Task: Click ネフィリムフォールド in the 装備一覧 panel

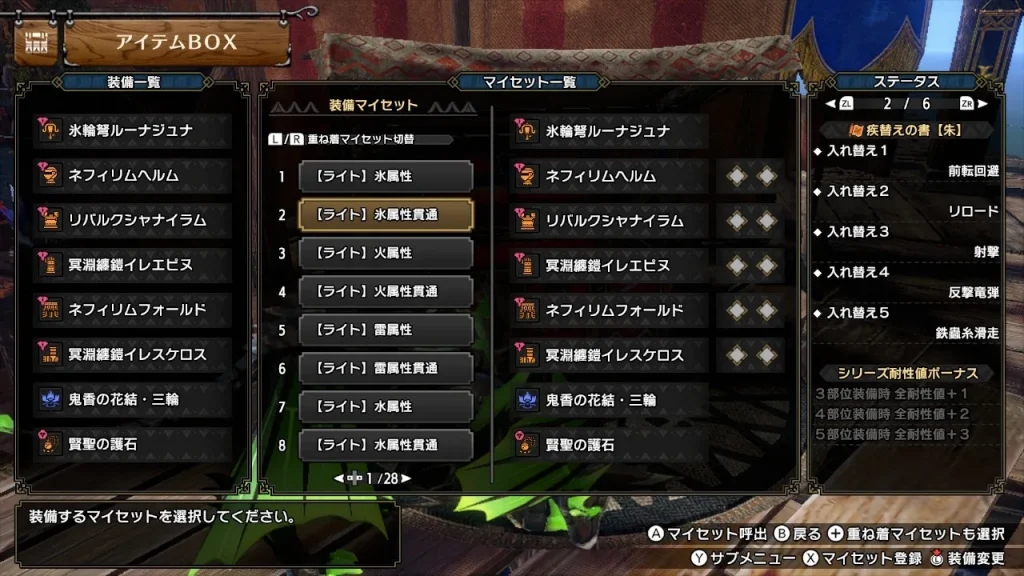Action: [x=132, y=310]
